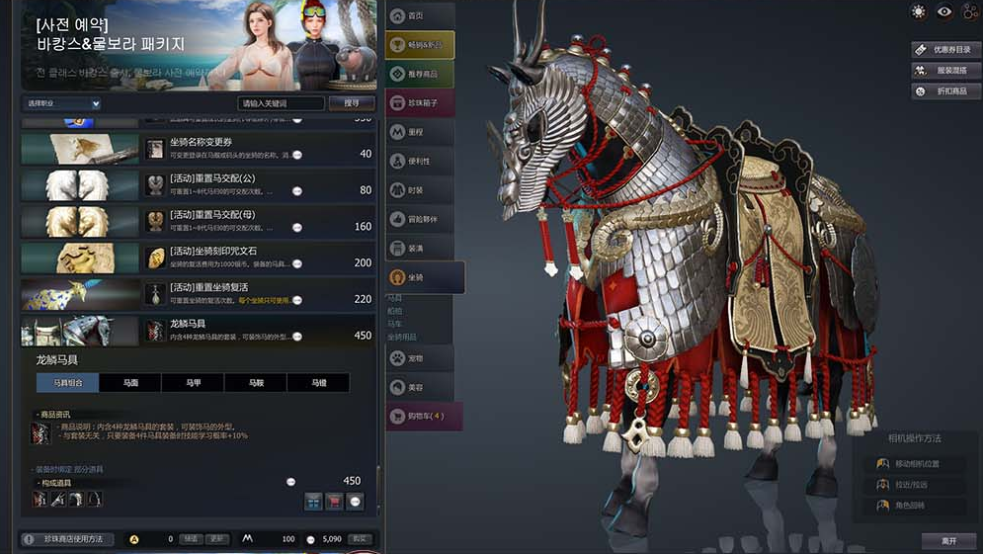This screenshot has height=554, width=983.
Task: Add 龙鳞马具 to cart with red cart icon
Action: tap(334, 501)
